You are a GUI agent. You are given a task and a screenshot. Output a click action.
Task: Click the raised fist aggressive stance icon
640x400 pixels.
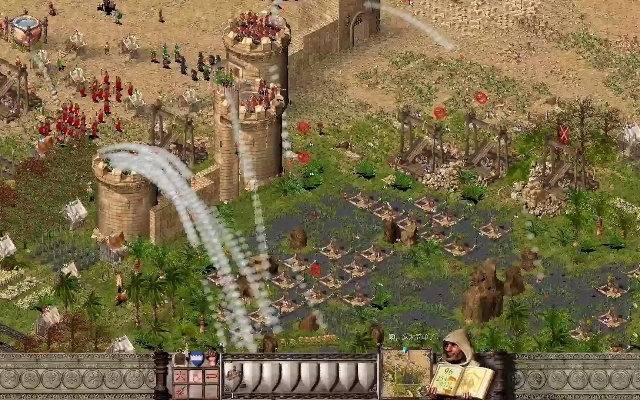pos(212,357)
